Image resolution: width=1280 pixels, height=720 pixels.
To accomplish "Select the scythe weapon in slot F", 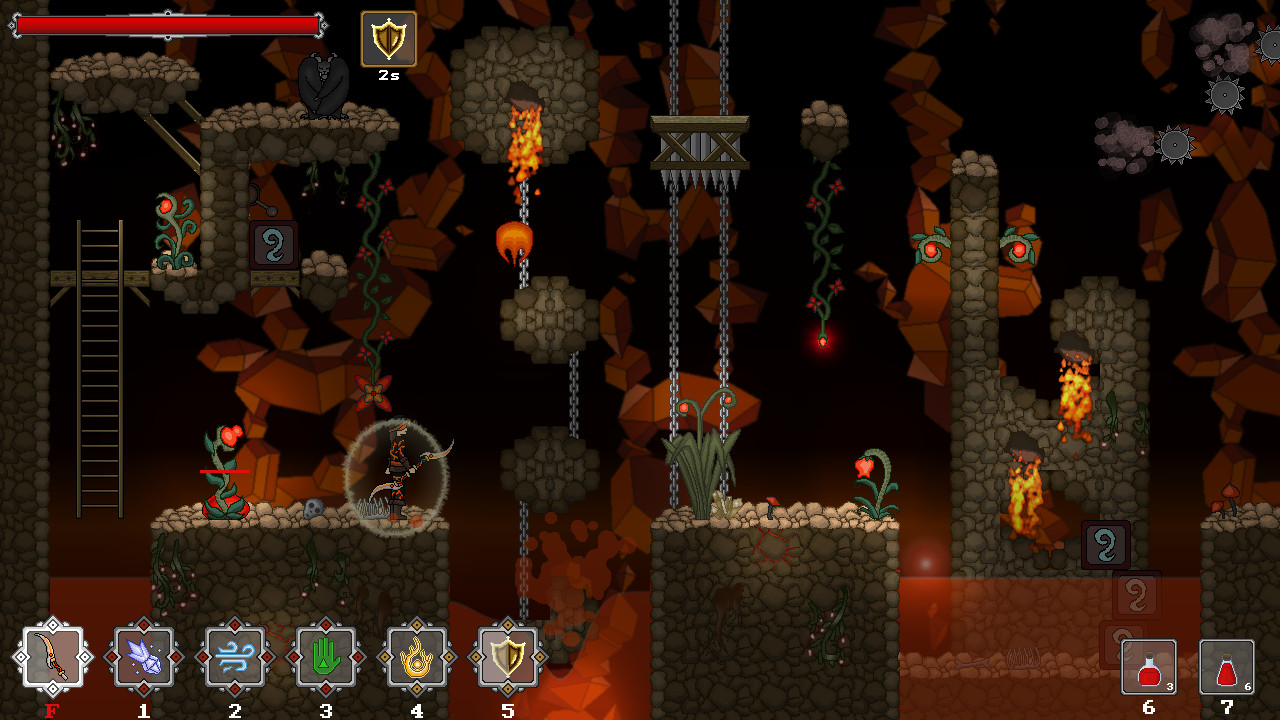I will [x=52, y=658].
